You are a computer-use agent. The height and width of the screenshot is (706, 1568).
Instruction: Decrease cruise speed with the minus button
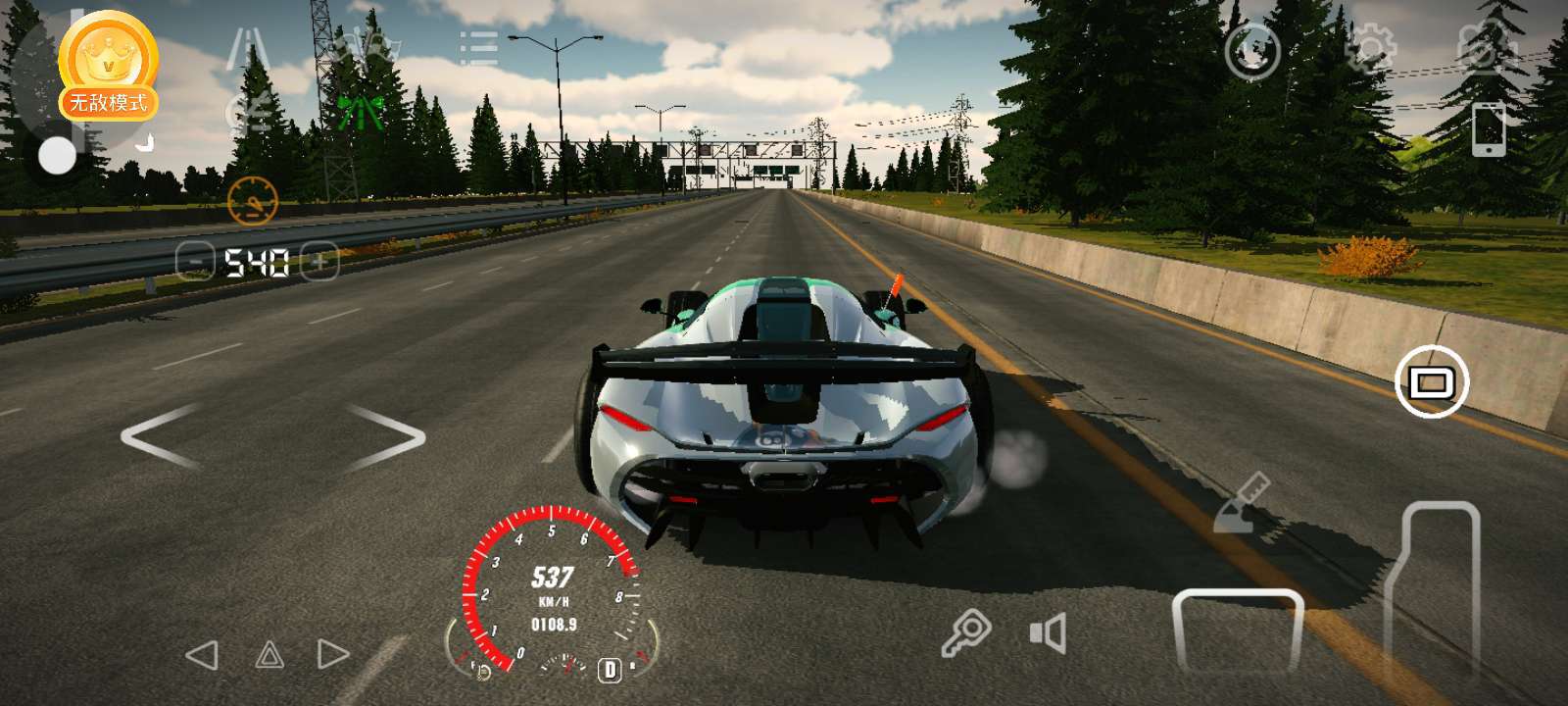195,262
